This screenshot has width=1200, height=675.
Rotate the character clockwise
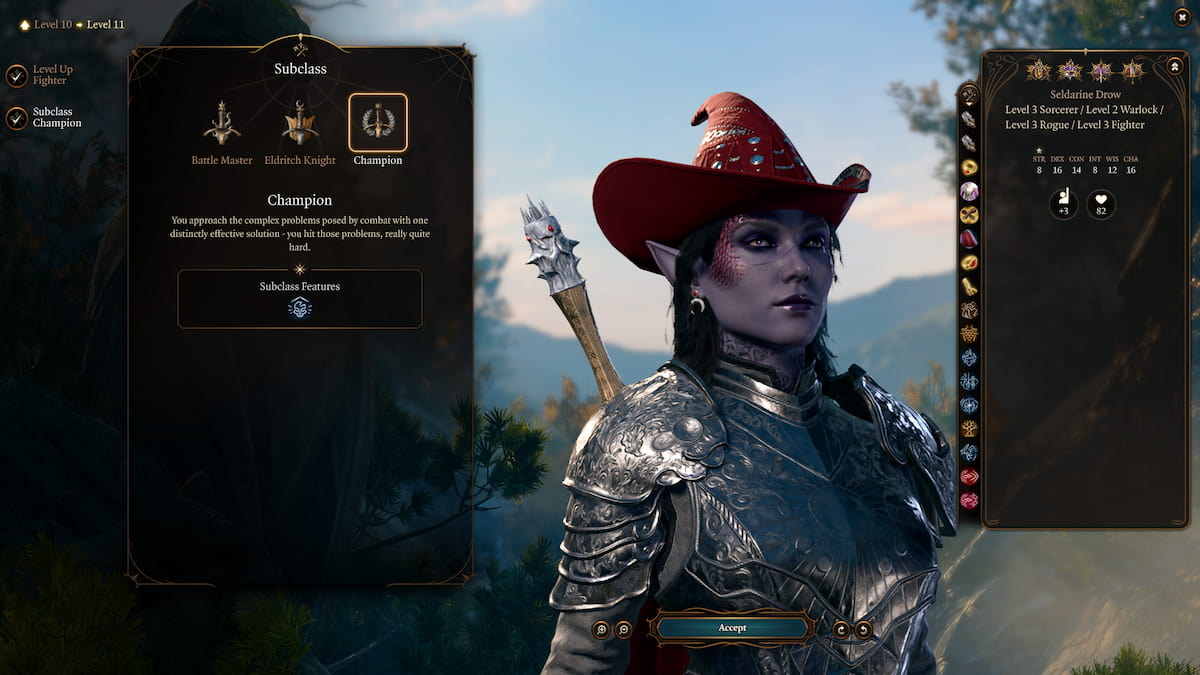(x=842, y=629)
